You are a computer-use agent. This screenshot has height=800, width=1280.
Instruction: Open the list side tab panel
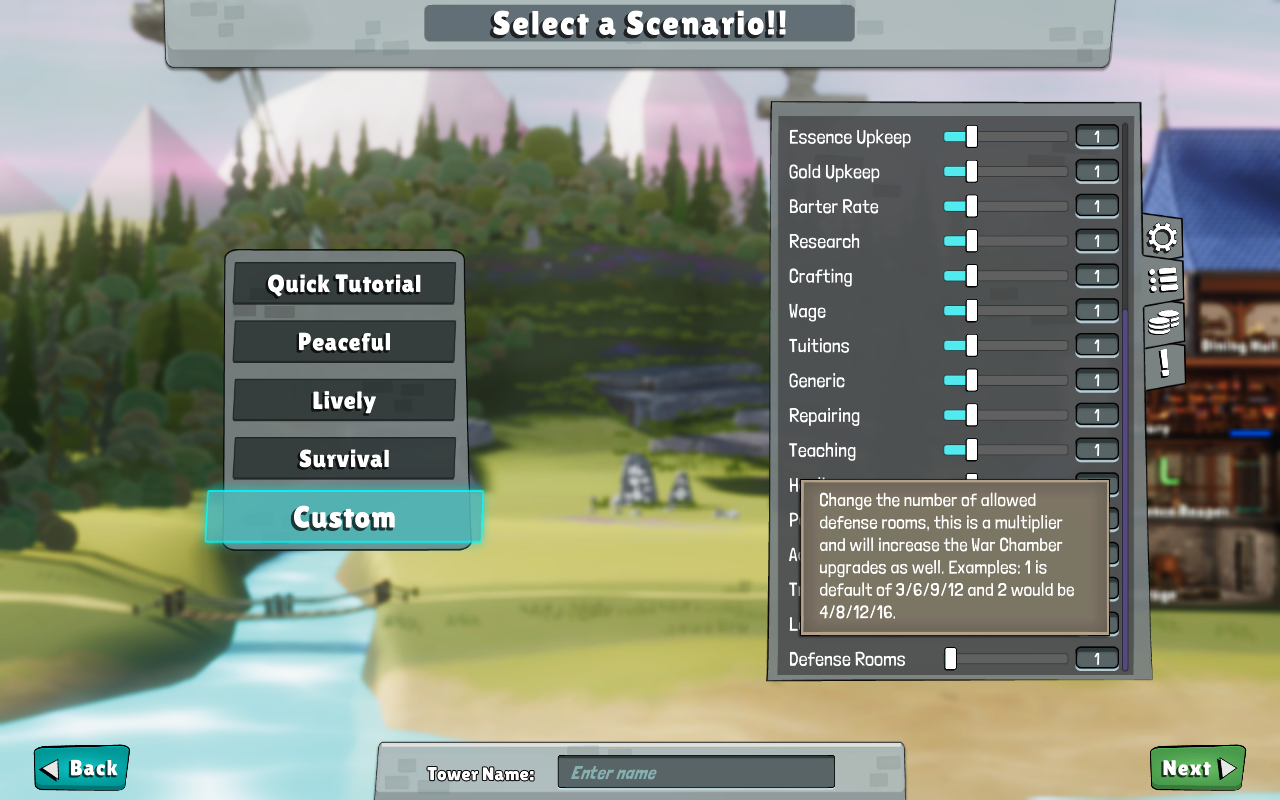point(1161,280)
